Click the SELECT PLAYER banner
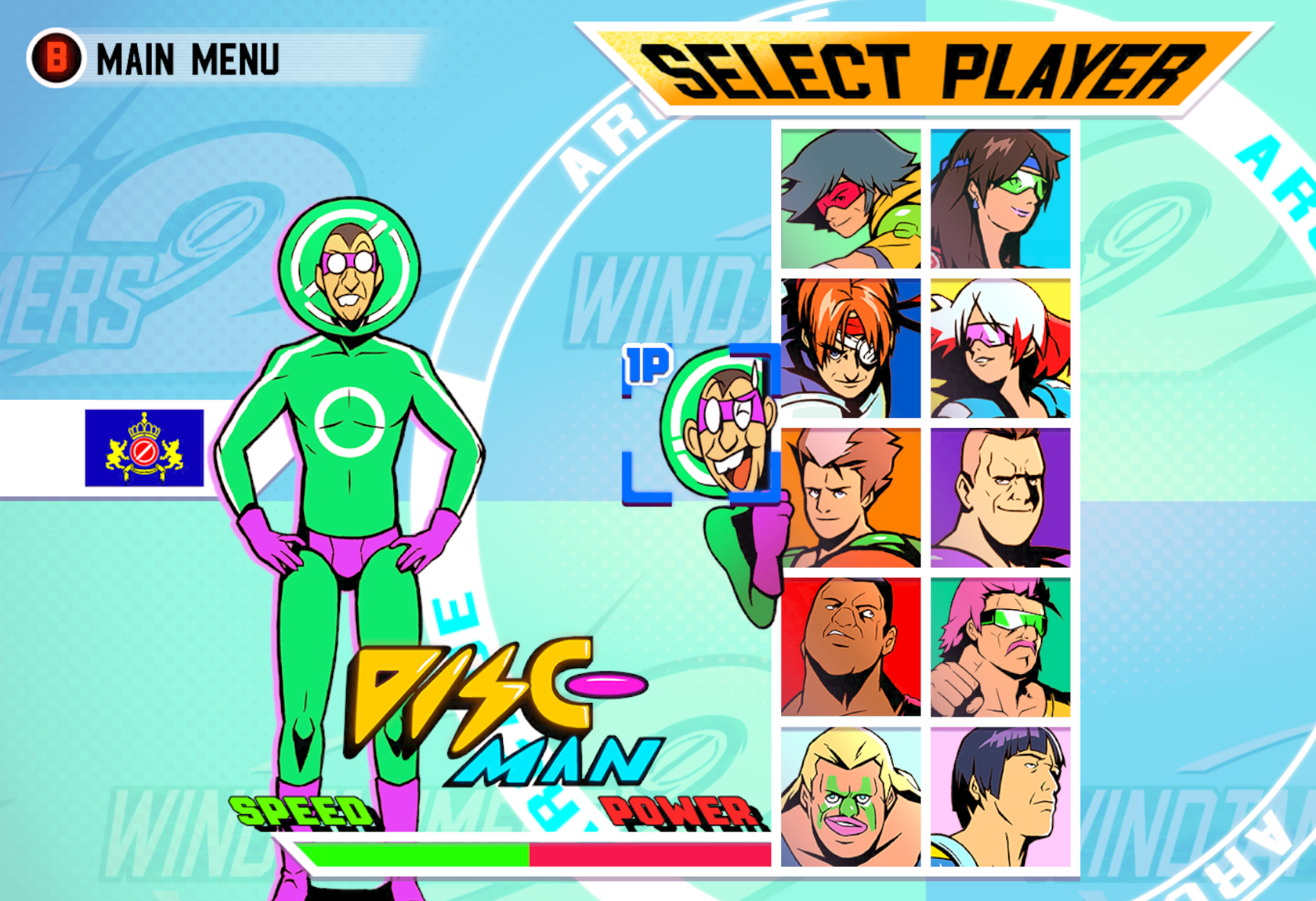 click(914, 65)
